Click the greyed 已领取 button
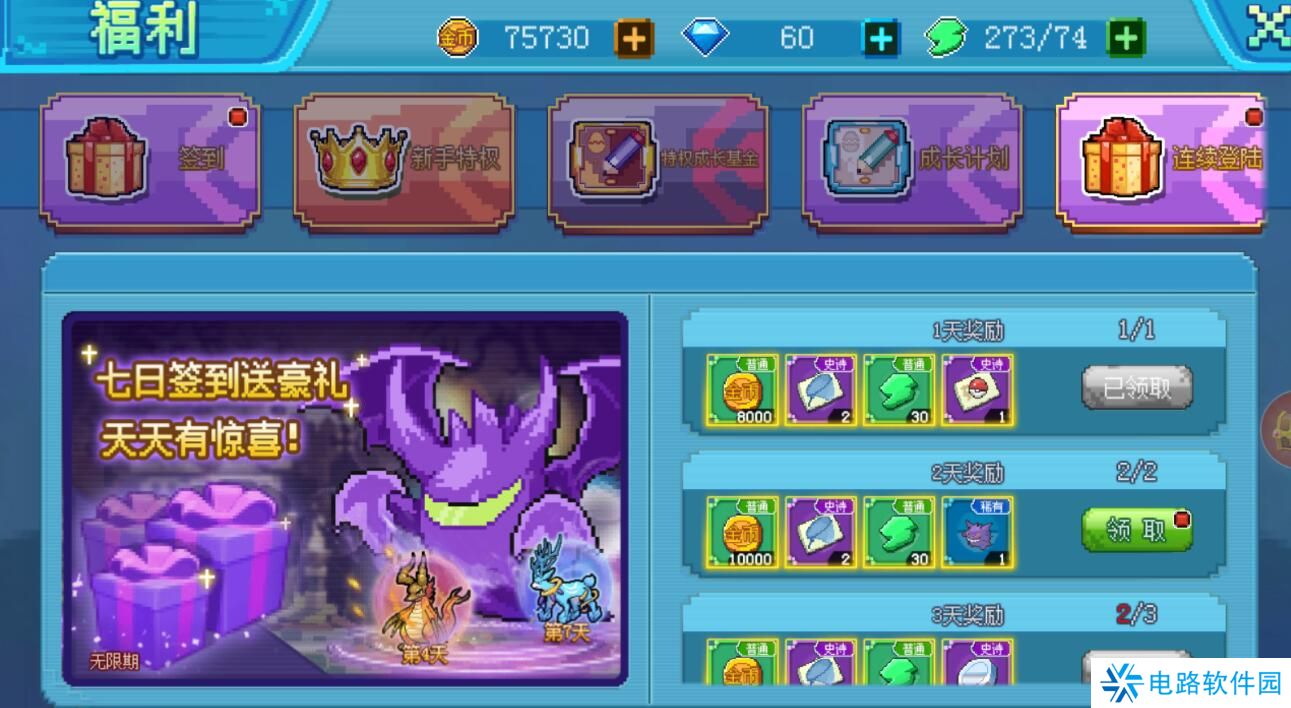 pyautogui.click(x=1137, y=388)
